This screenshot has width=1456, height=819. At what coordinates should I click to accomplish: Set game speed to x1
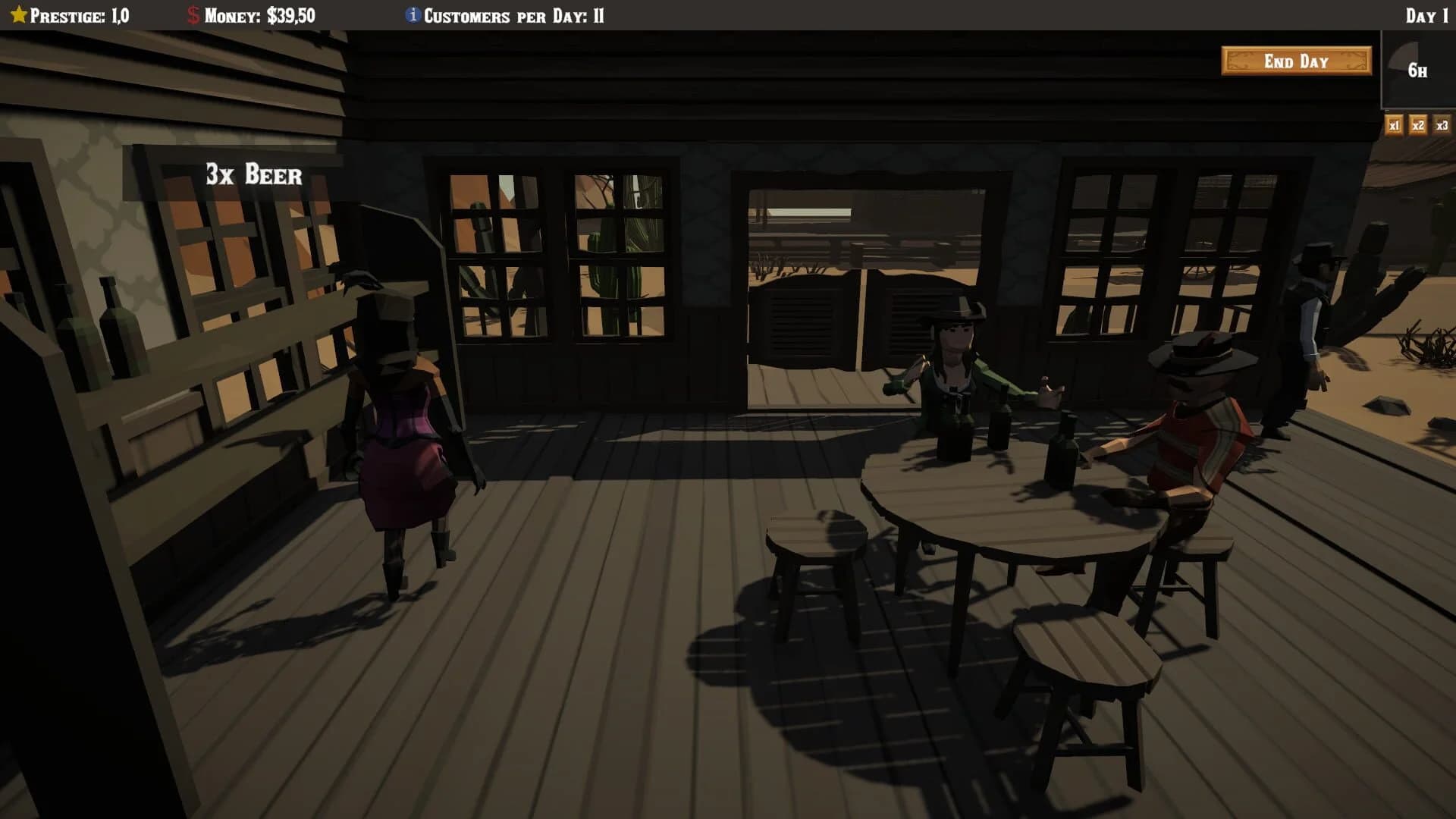pos(1394,125)
